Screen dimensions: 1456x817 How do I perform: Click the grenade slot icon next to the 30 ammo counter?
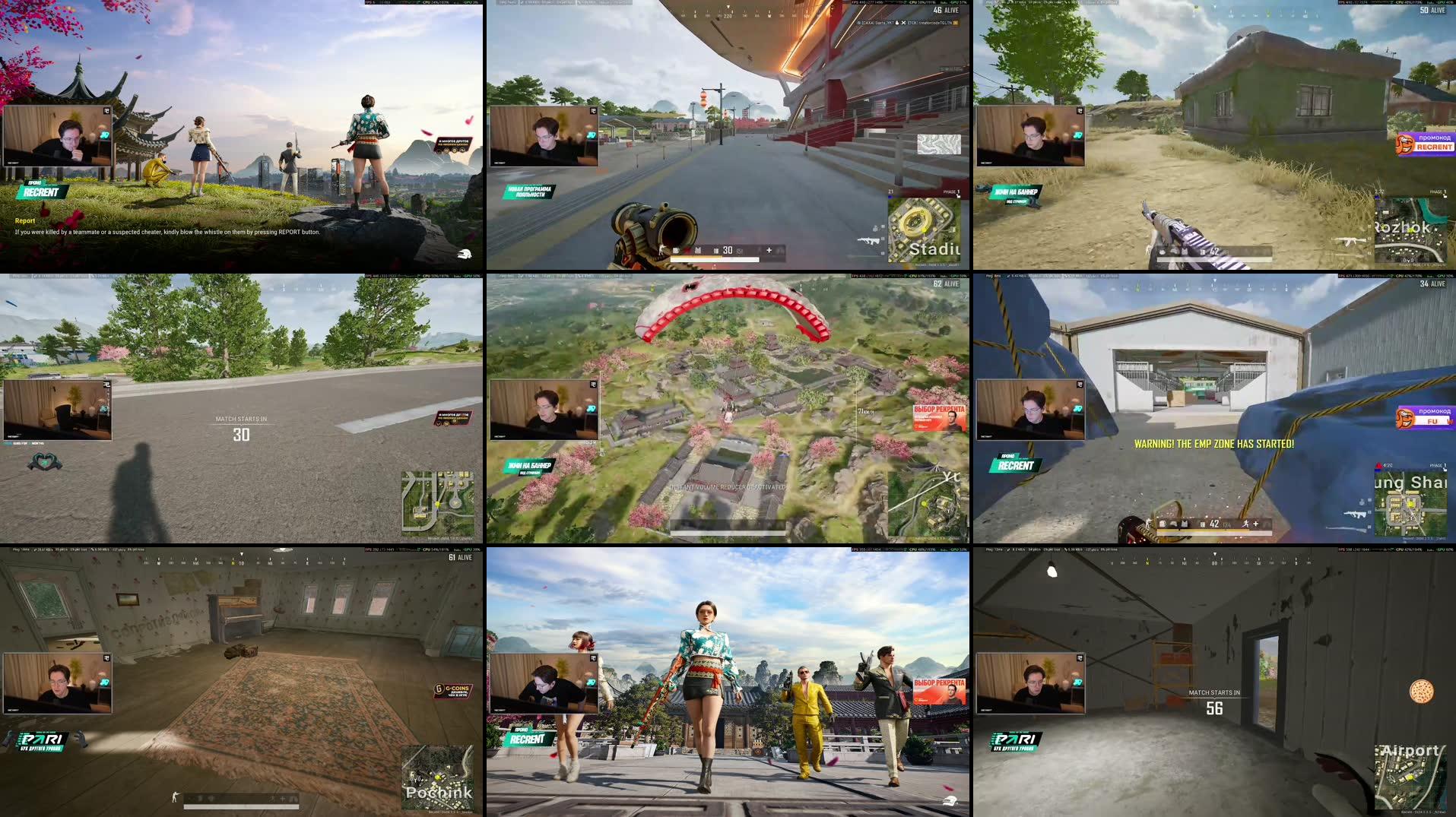(x=716, y=250)
